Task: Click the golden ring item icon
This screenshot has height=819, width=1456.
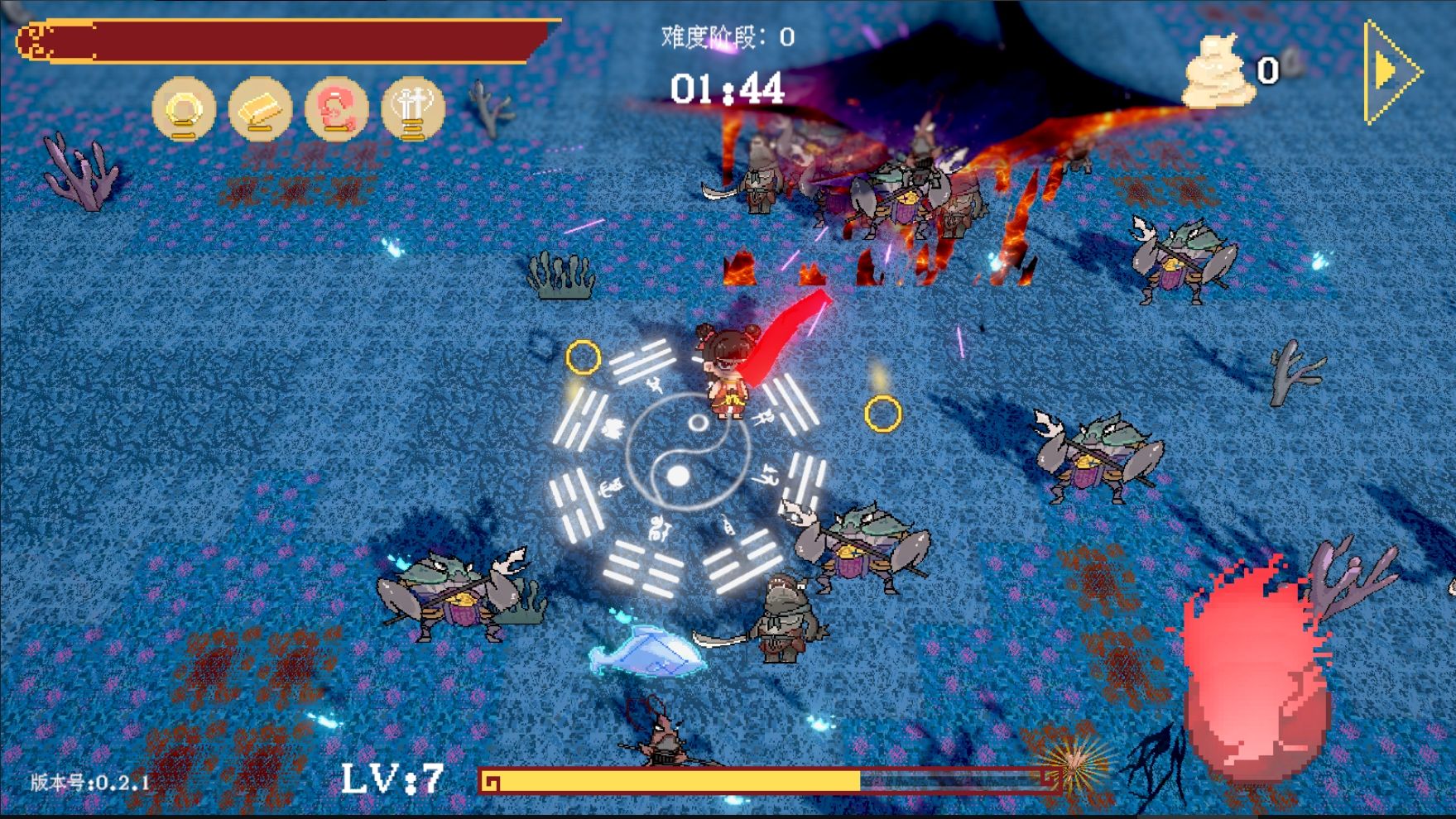Action: (184, 108)
